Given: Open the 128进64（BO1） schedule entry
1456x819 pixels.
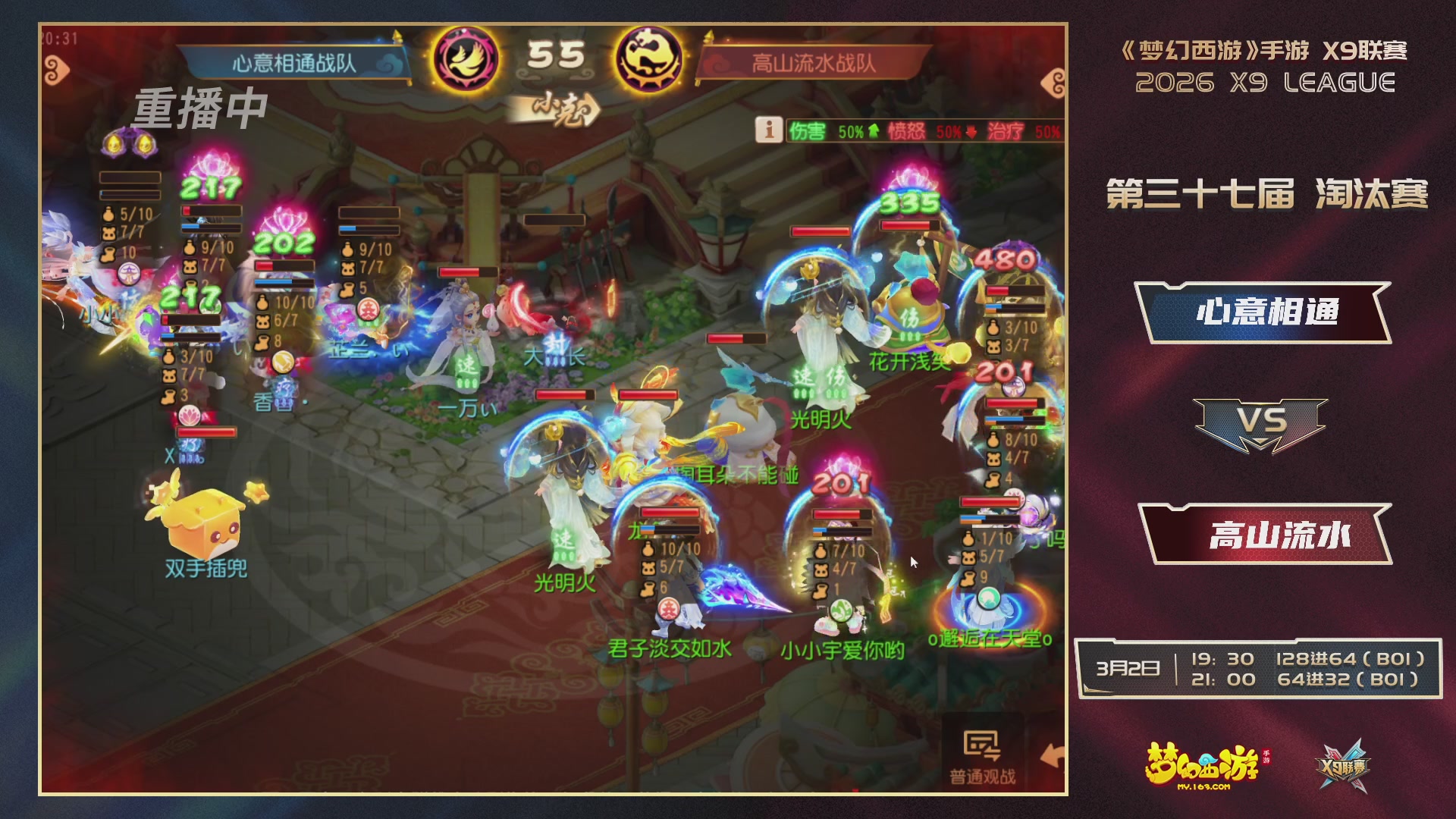Looking at the screenshot, I should (x=1350, y=661).
